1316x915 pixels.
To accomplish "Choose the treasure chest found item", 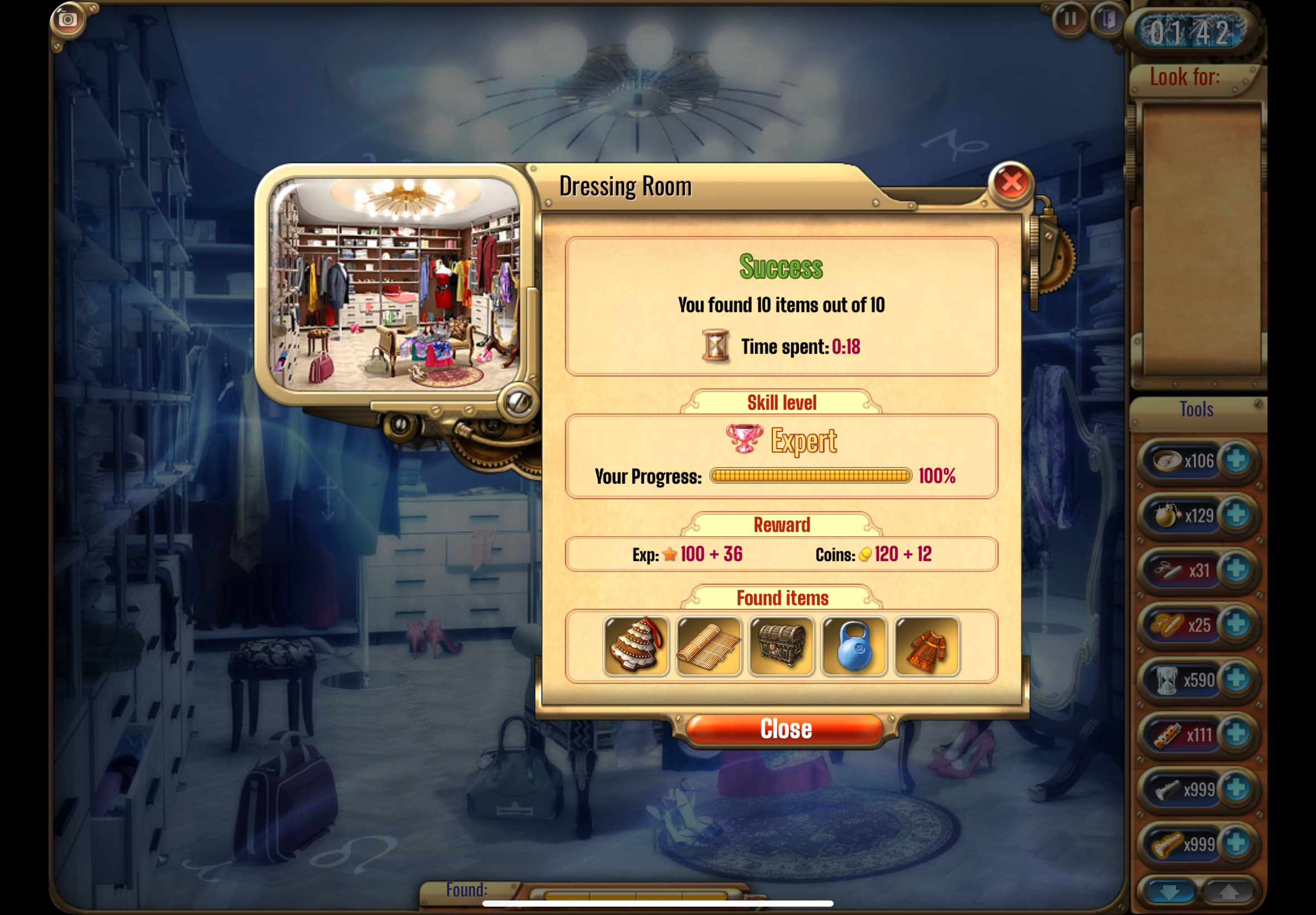I will 781,646.
